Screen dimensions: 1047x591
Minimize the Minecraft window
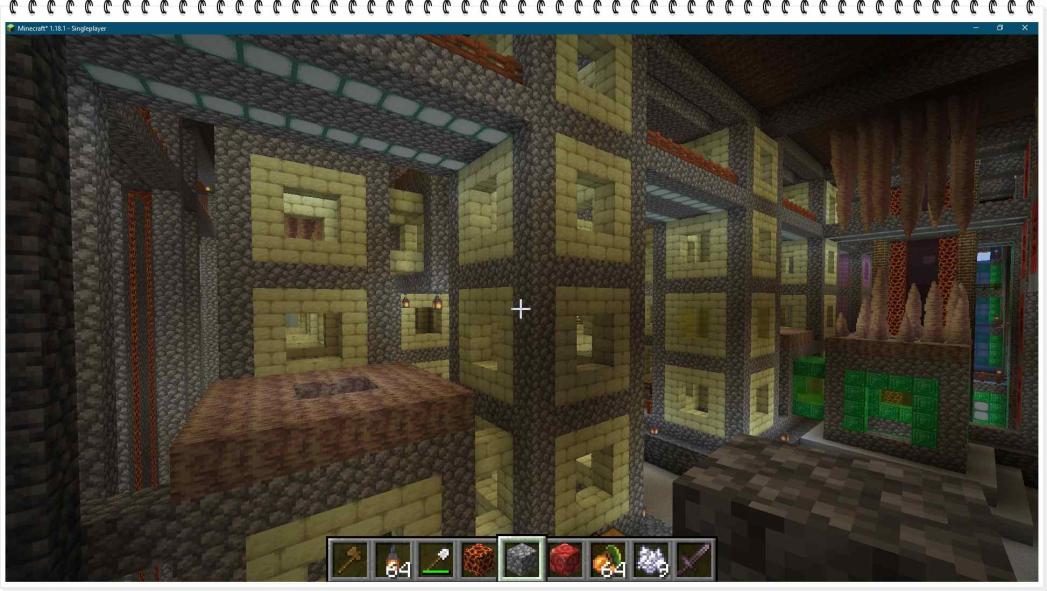[x=975, y=28]
